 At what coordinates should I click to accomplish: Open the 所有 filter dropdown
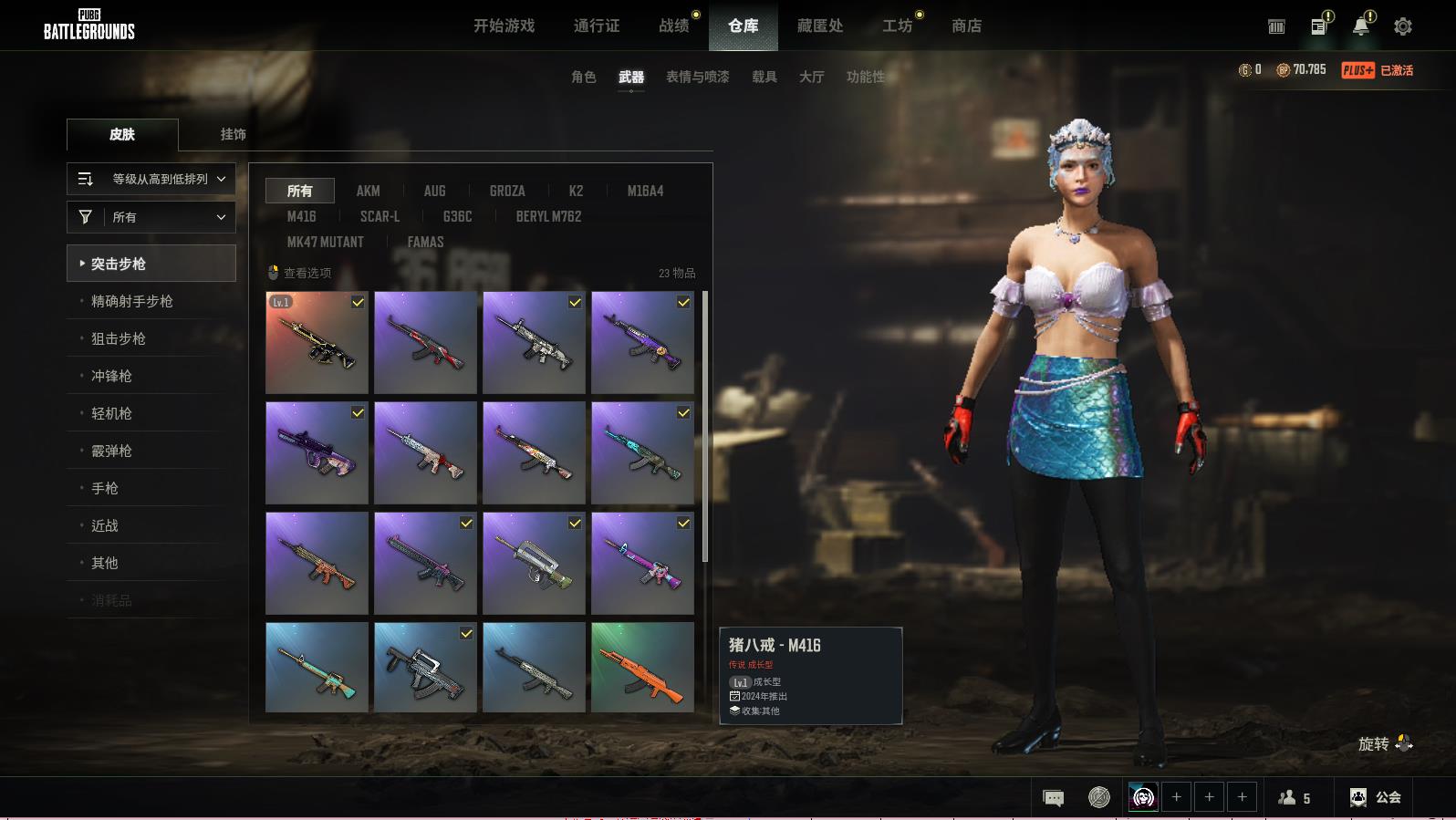tap(151, 217)
